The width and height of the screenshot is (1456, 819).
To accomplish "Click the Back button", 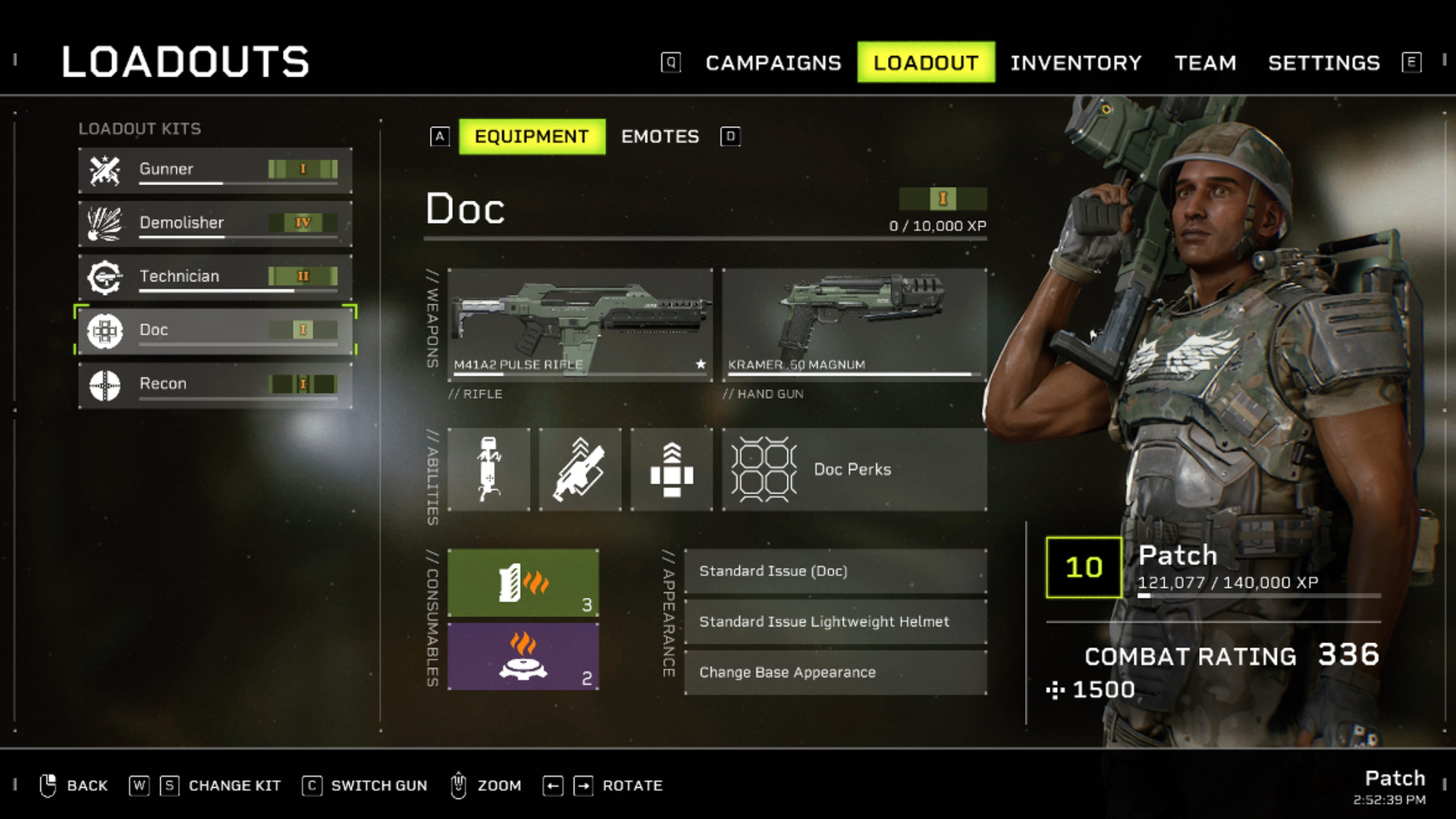I will click(74, 786).
